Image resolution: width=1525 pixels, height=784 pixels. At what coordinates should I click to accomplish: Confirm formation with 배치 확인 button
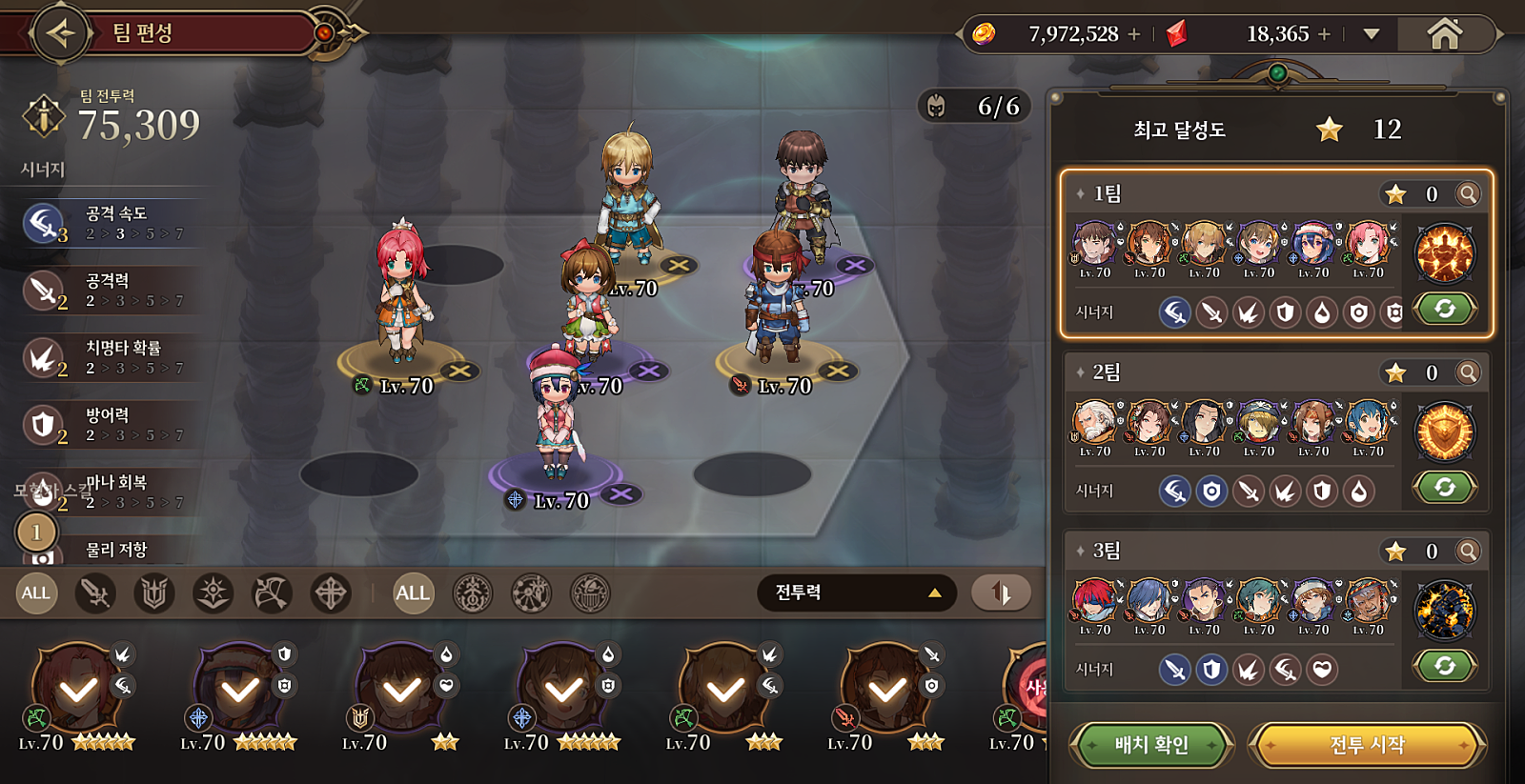[1151, 745]
